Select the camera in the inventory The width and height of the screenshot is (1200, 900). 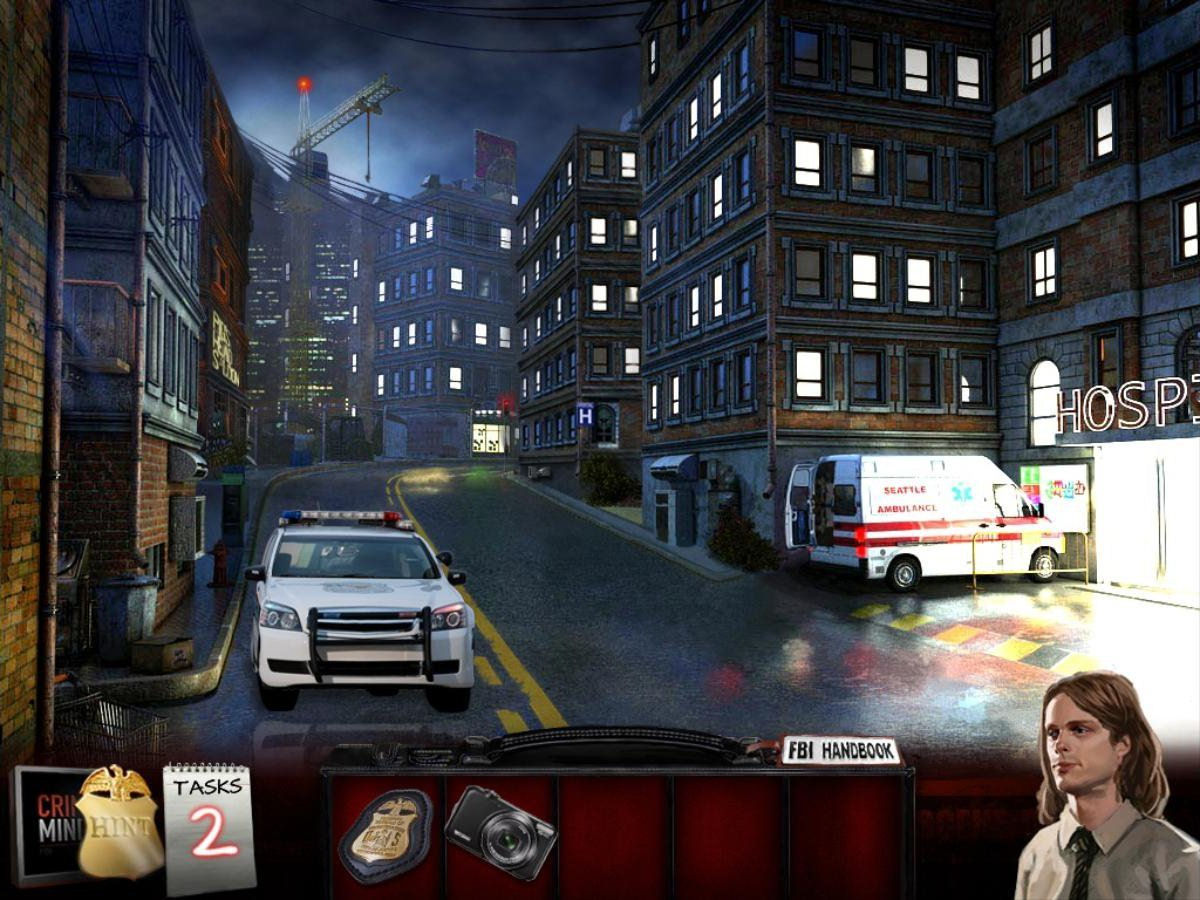point(500,832)
